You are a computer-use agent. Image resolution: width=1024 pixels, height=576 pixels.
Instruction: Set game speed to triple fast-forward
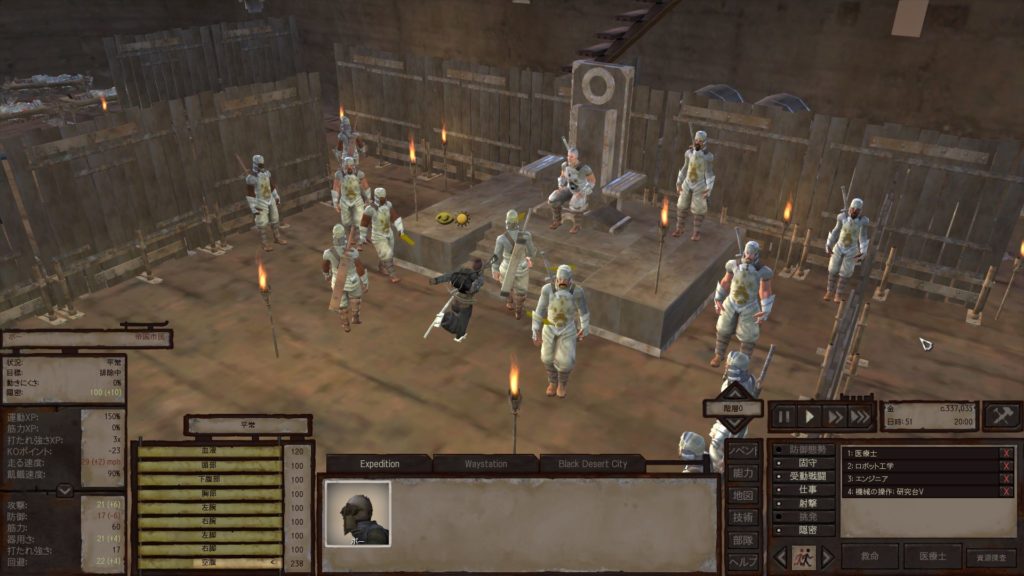859,417
